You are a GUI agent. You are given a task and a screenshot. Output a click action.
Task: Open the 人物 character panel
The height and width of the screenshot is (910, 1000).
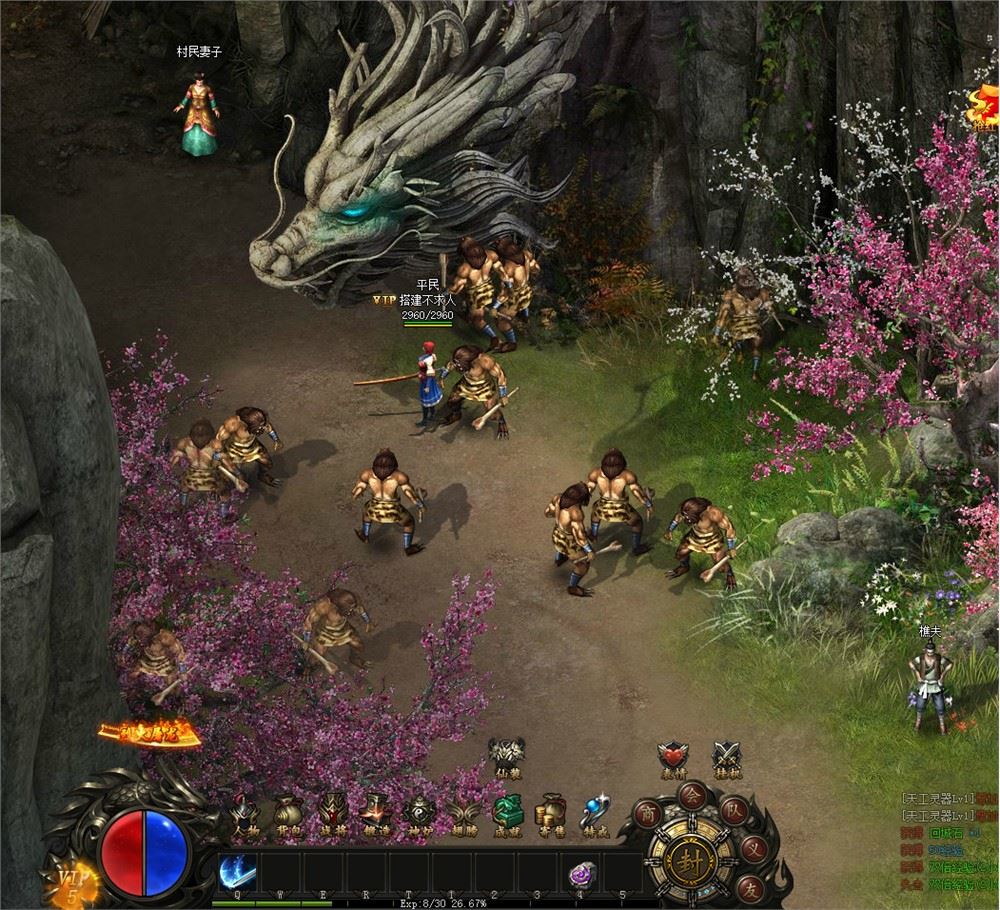(246, 812)
